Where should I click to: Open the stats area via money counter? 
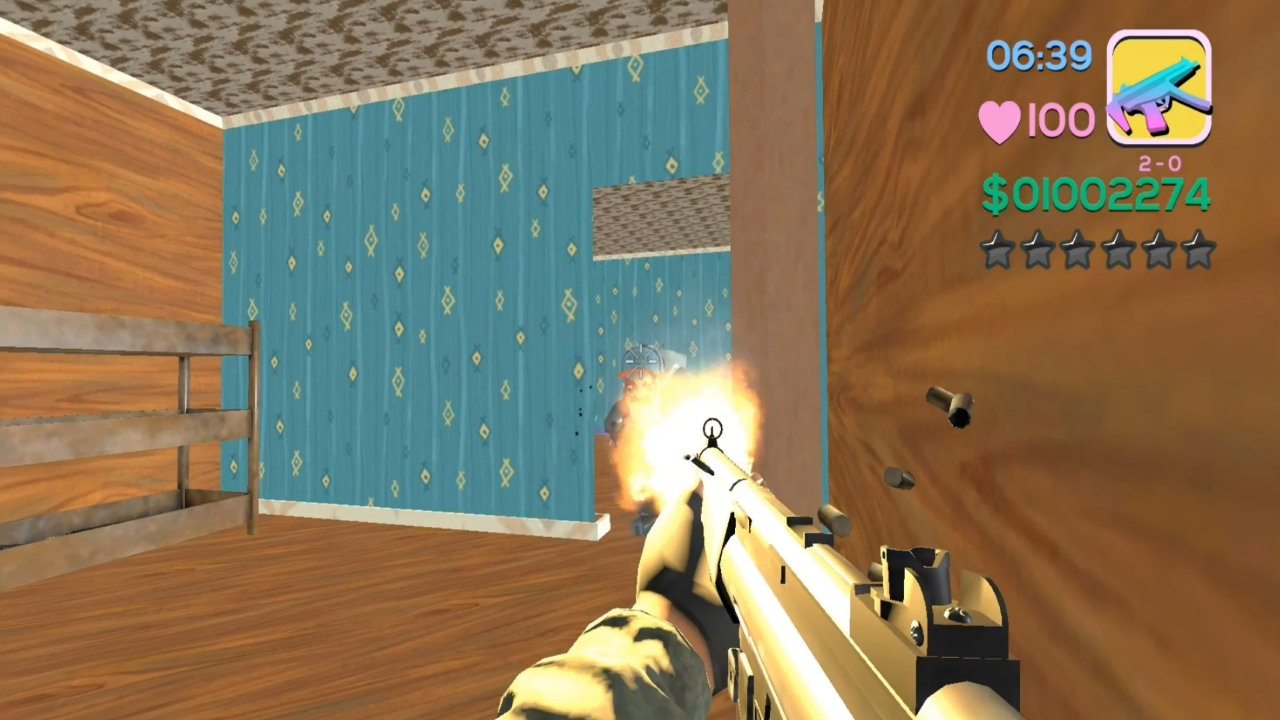pyautogui.click(x=1096, y=196)
